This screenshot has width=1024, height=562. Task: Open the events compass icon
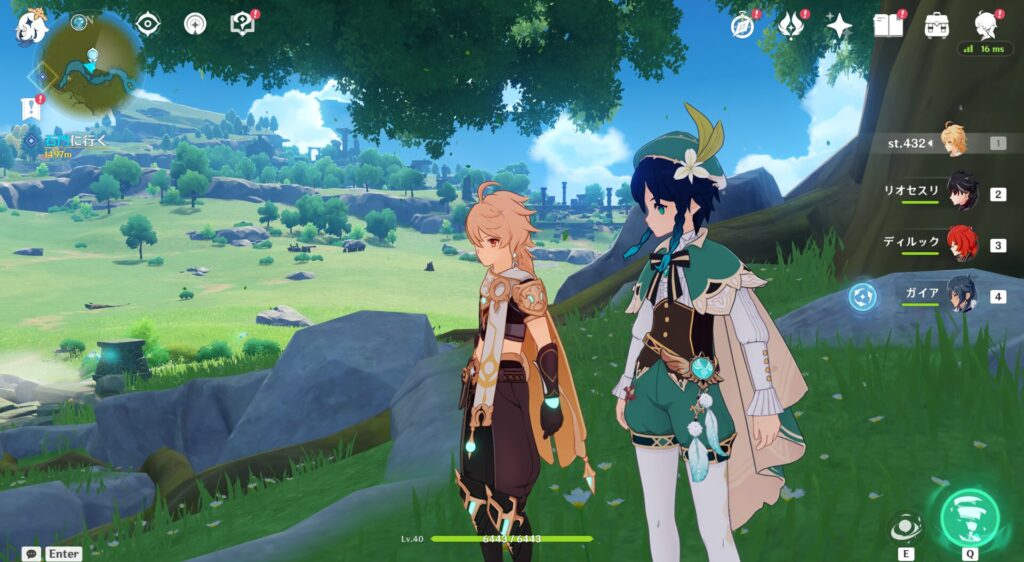[x=742, y=26]
